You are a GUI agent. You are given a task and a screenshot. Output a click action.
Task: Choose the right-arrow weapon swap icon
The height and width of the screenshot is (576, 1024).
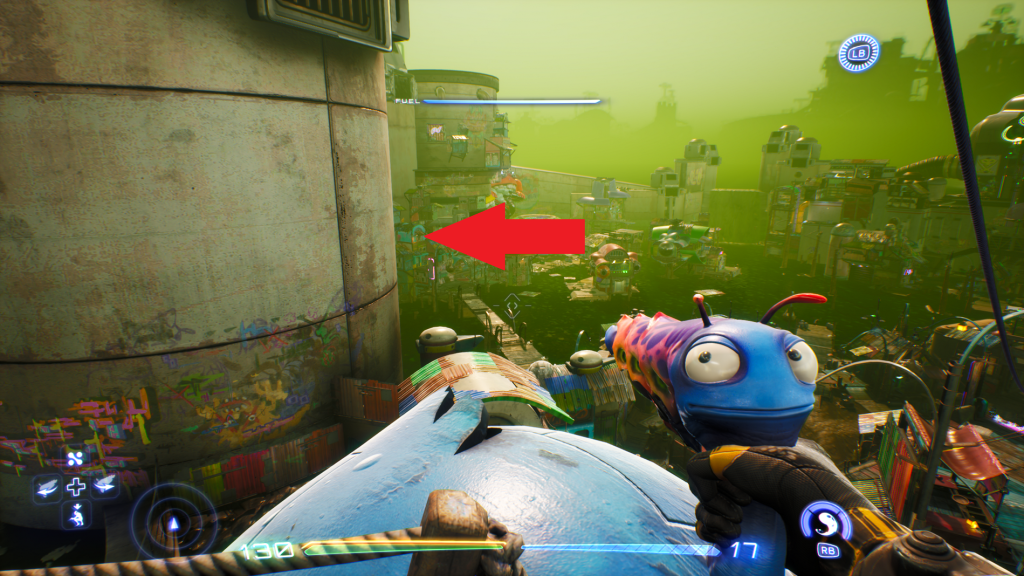pyautogui.click(x=104, y=486)
